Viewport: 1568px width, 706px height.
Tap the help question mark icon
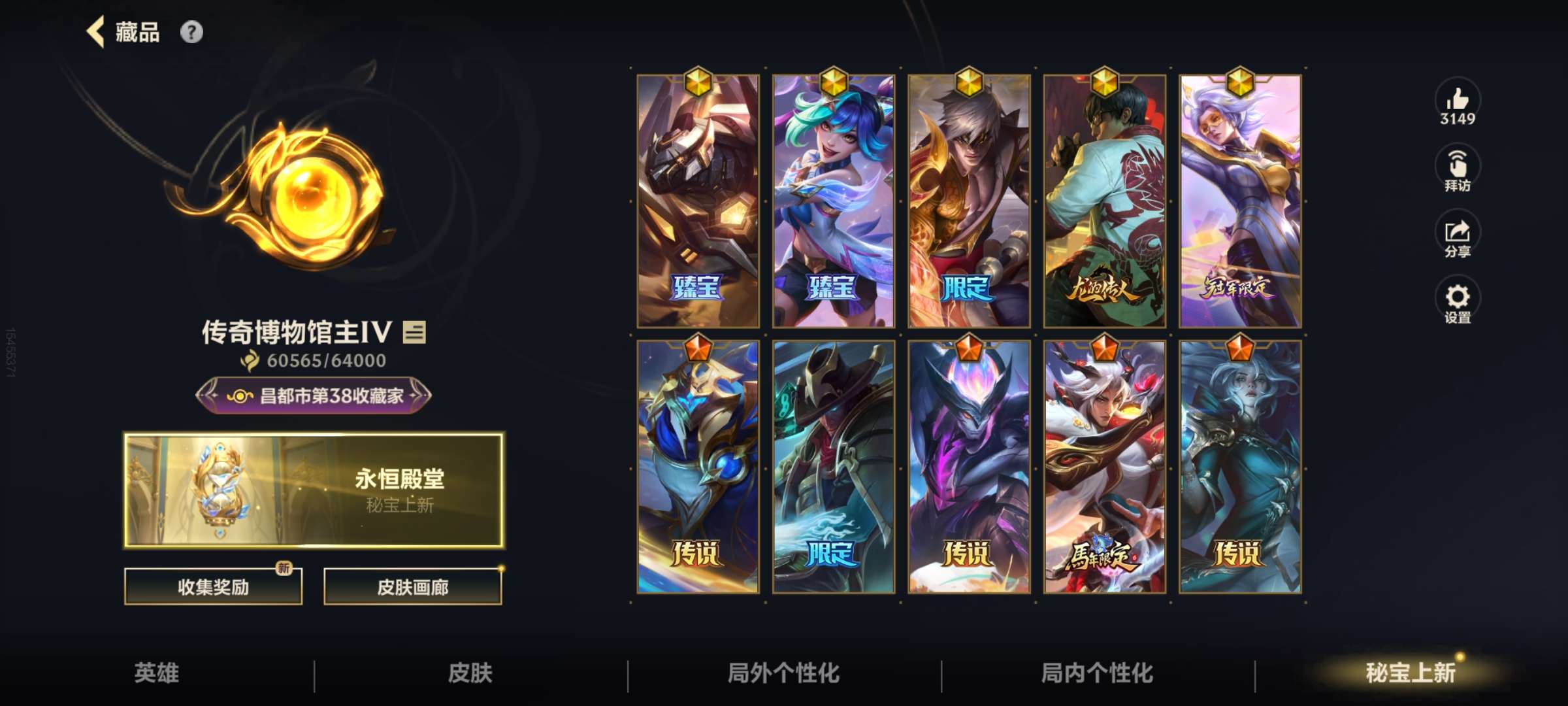pos(190,32)
